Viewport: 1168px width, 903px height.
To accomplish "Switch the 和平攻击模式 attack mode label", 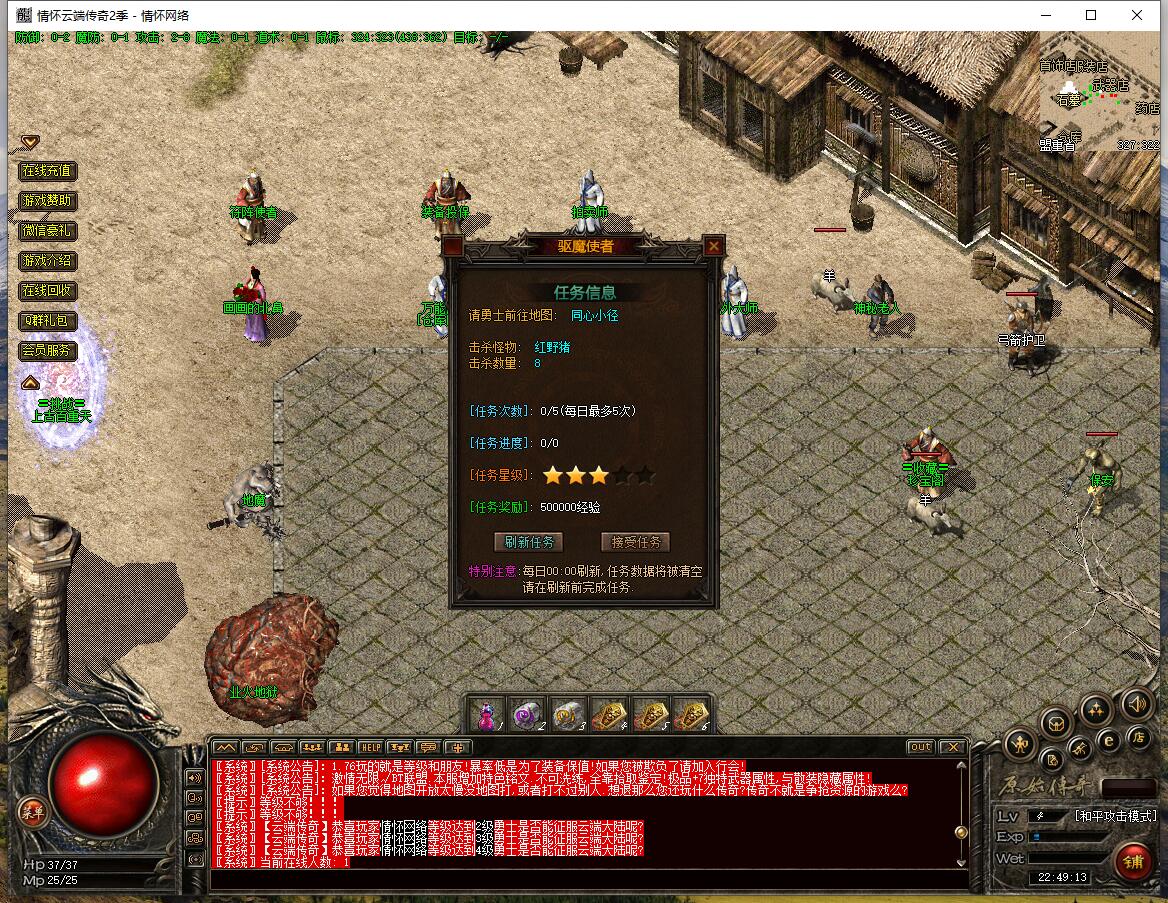I will pos(1115,815).
